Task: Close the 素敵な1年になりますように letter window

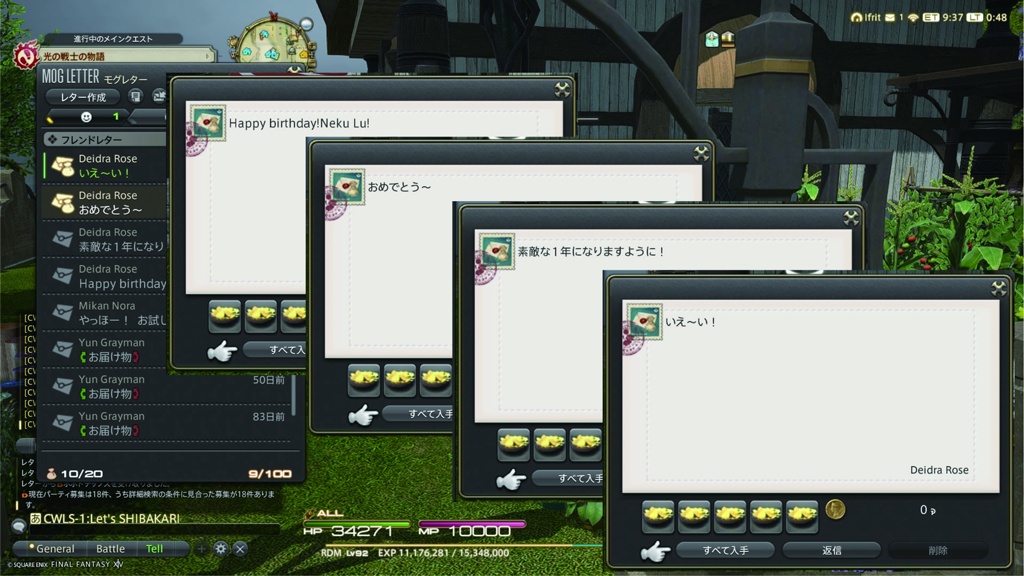Action: [x=851, y=217]
